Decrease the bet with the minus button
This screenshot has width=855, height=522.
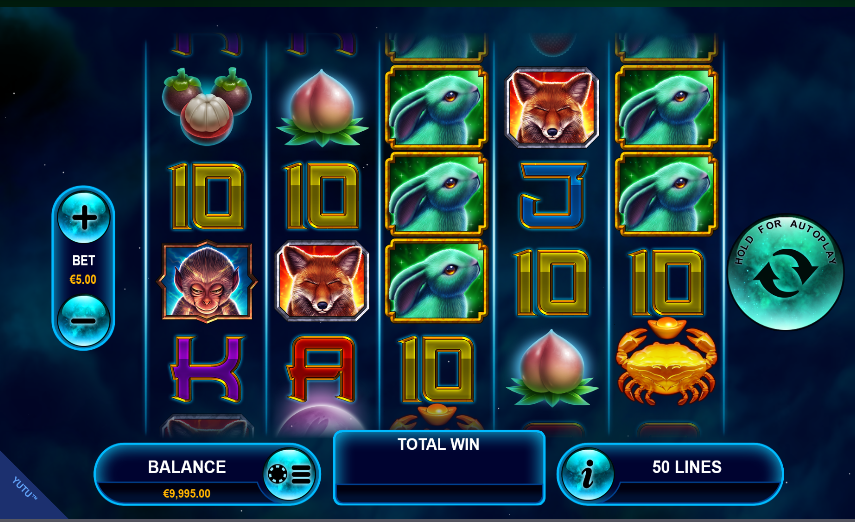point(83,321)
